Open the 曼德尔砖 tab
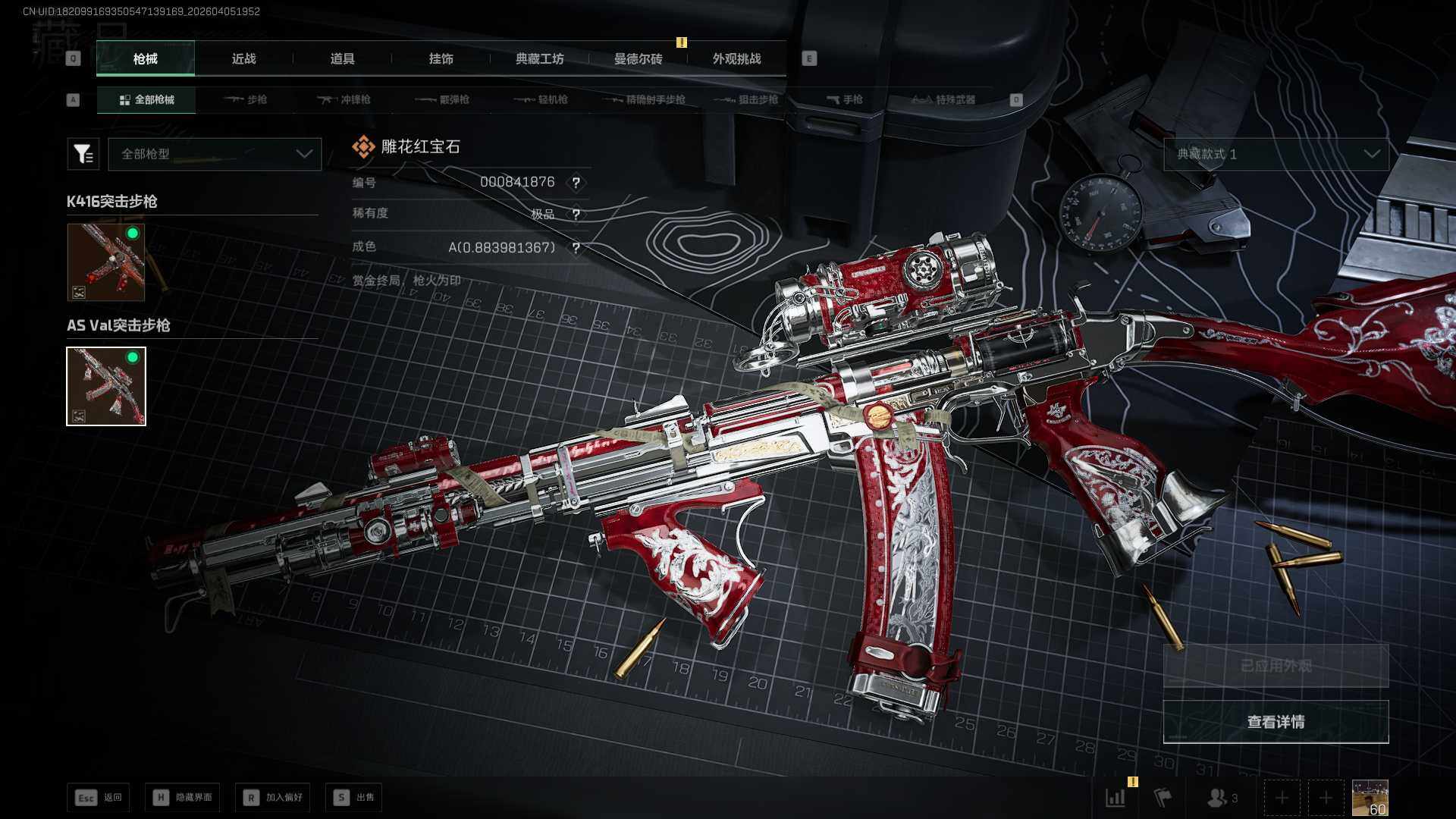The height and width of the screenshot is (819, 1456). [x=638, y=59]
